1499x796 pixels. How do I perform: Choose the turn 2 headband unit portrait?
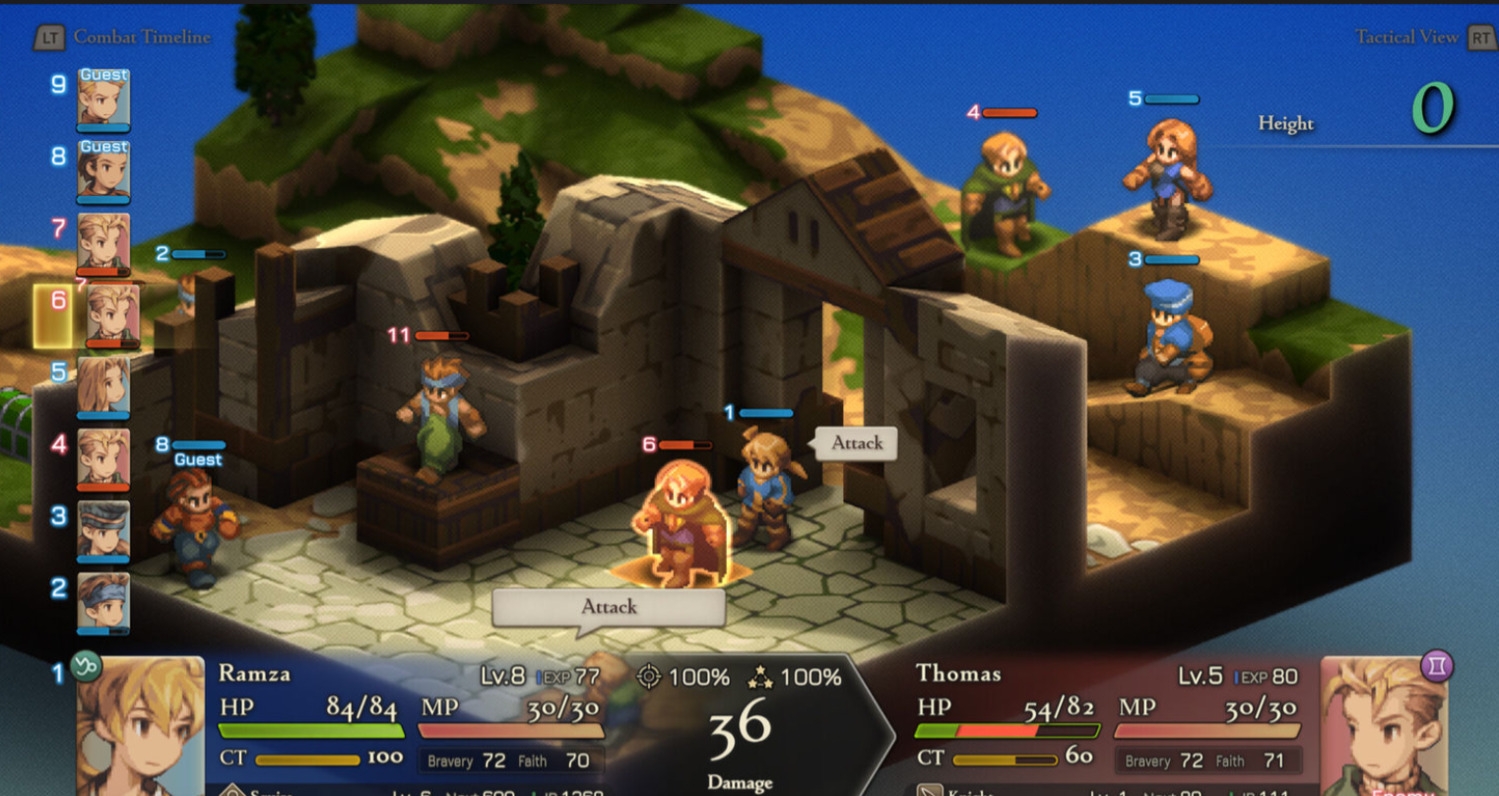[x=103, y=602]
